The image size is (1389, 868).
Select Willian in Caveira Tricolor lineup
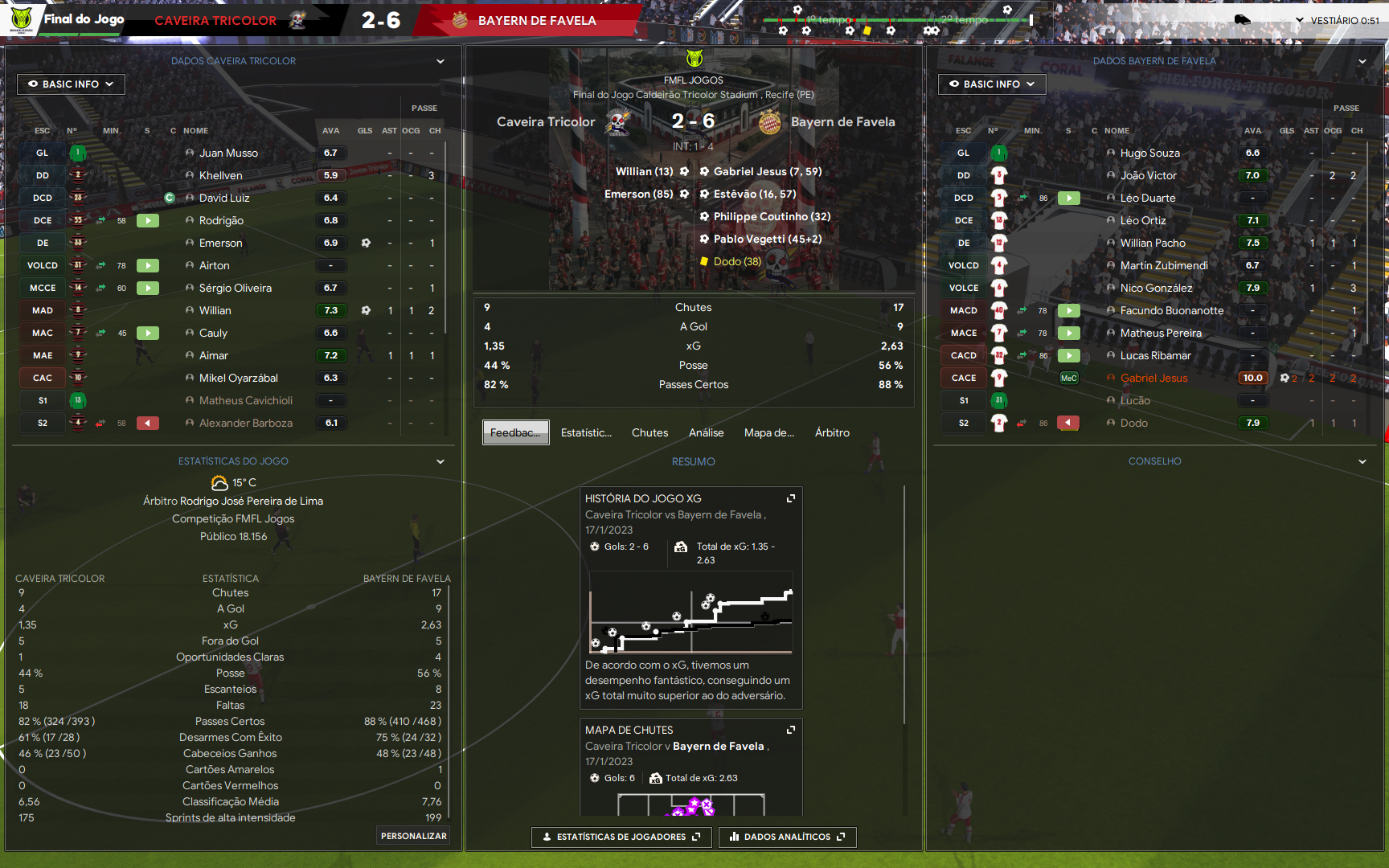click(215, 310)
